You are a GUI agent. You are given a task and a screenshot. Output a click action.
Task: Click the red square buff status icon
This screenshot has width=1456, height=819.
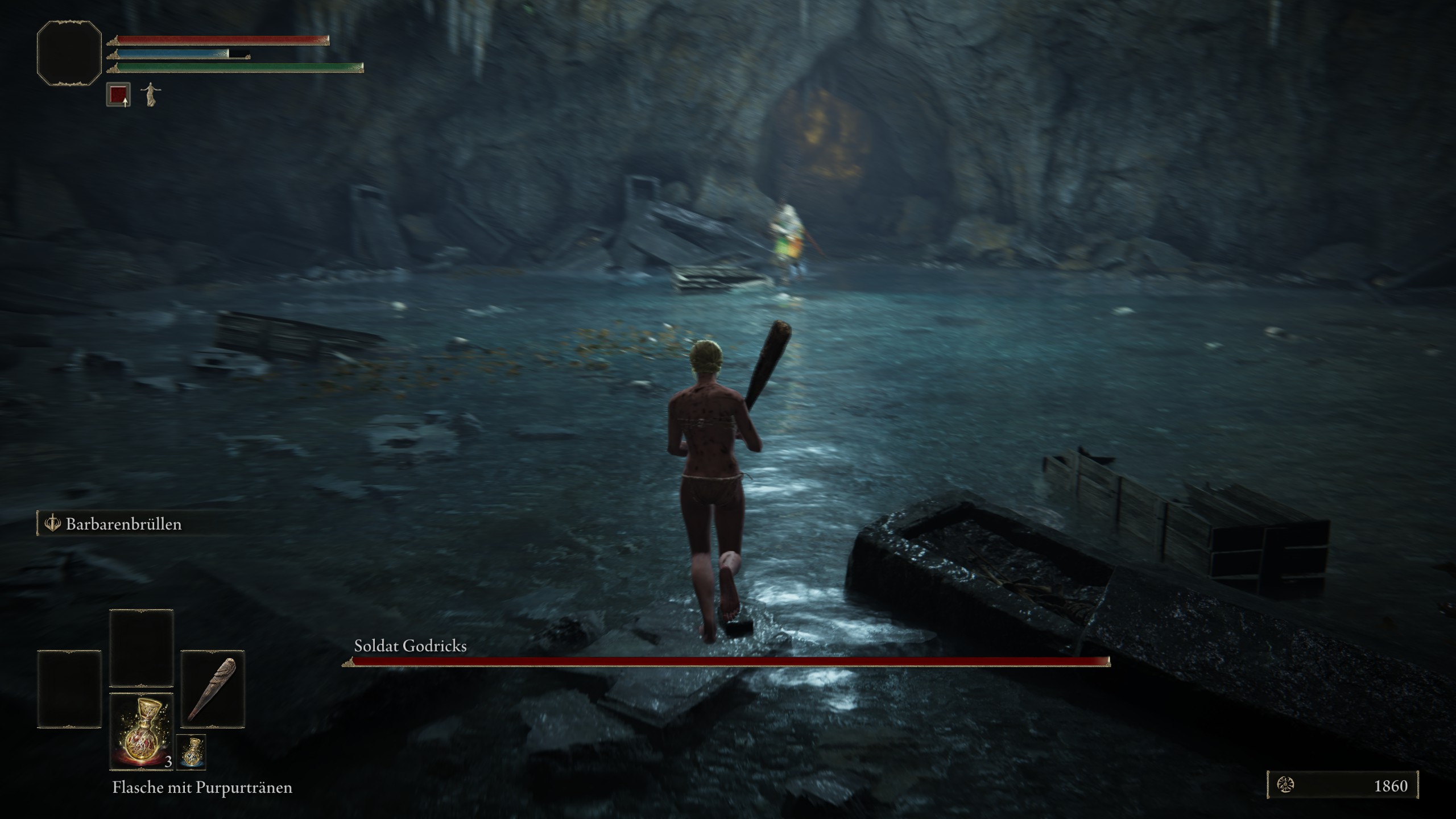tap(118, 94)
